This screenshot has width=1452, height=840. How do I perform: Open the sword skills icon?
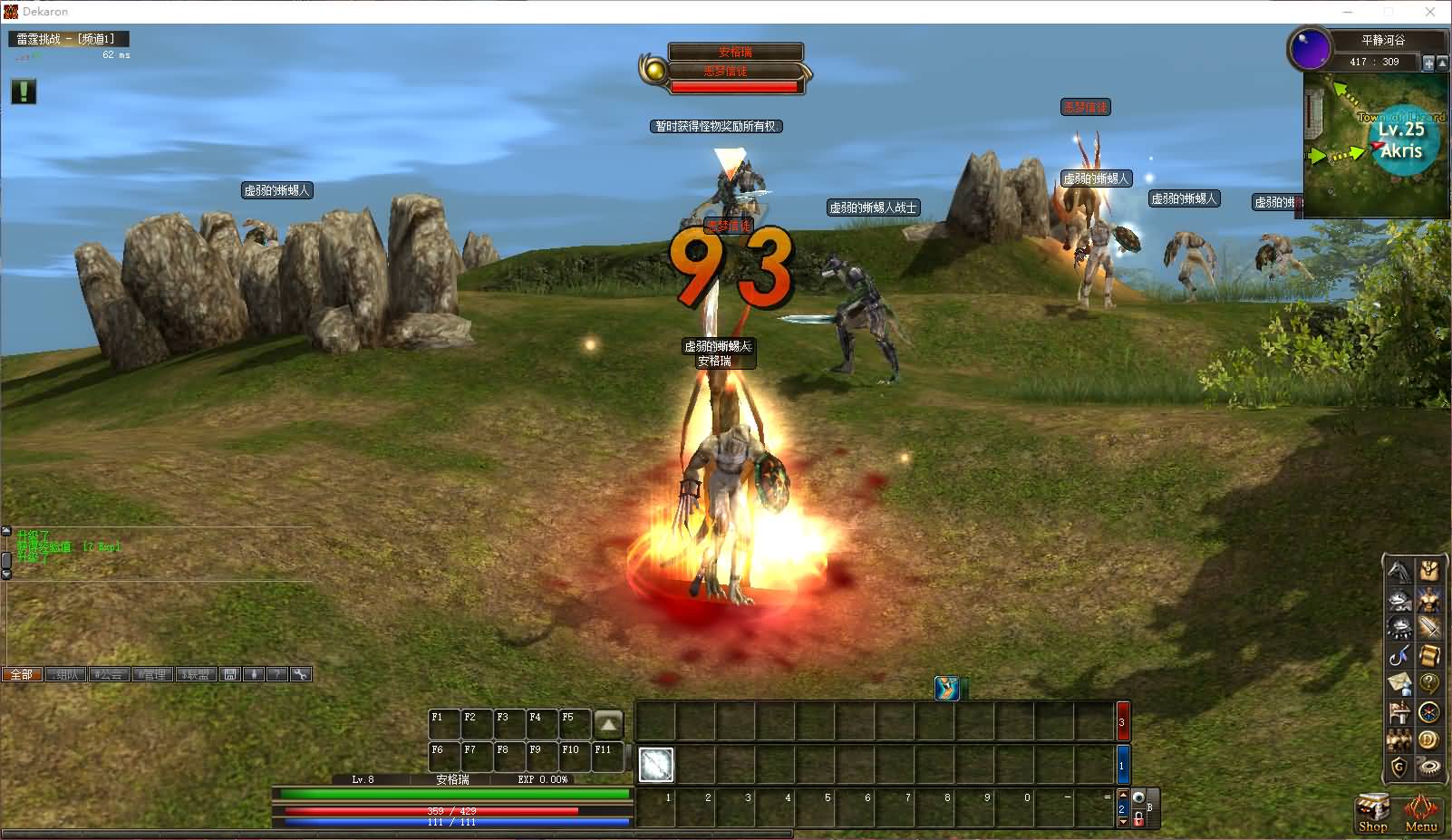coord(1429,627)
